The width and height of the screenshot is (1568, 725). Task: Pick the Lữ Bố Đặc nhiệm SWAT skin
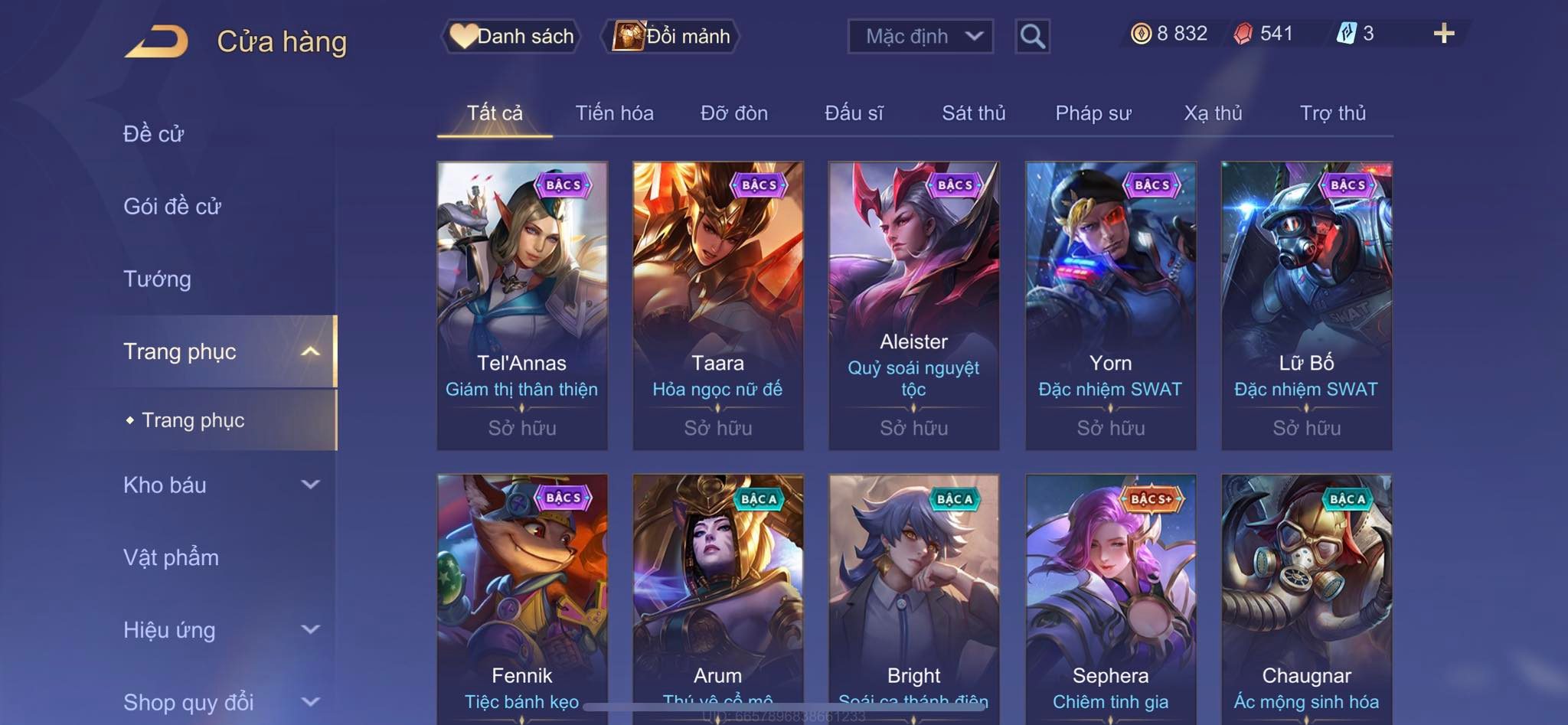1306,305
